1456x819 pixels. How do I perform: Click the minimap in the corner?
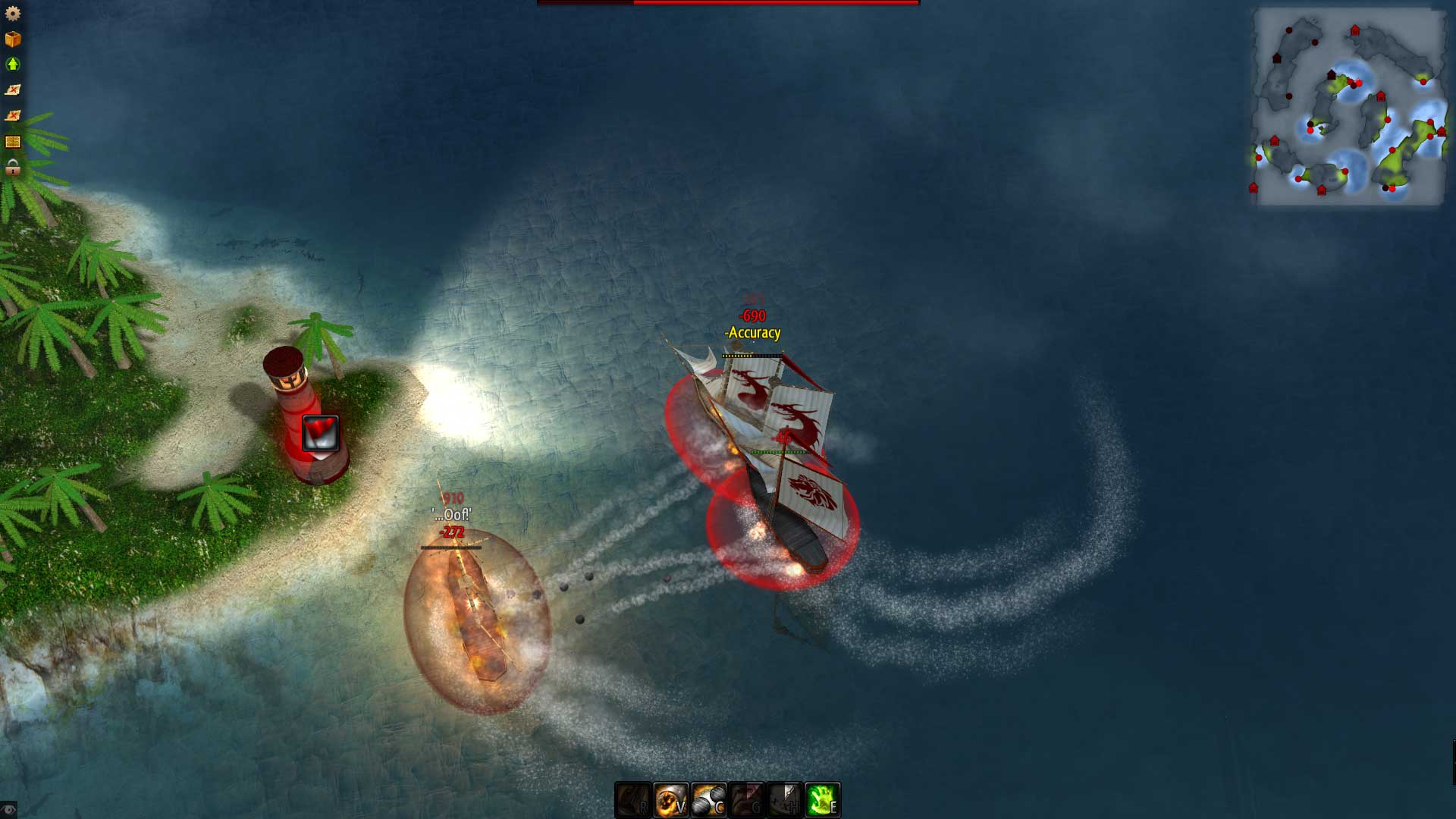pos(1348,106)
